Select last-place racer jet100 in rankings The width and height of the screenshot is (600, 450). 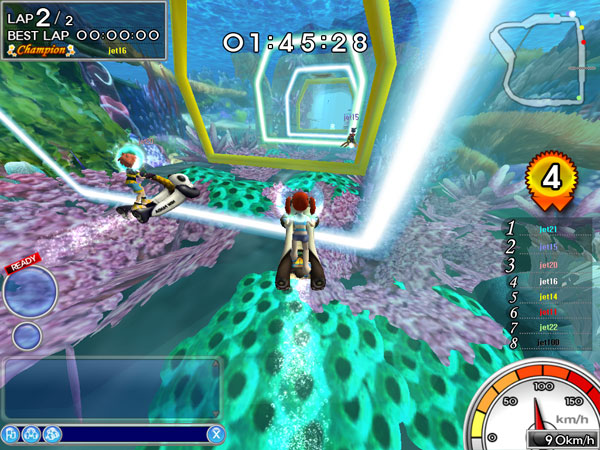548,342
